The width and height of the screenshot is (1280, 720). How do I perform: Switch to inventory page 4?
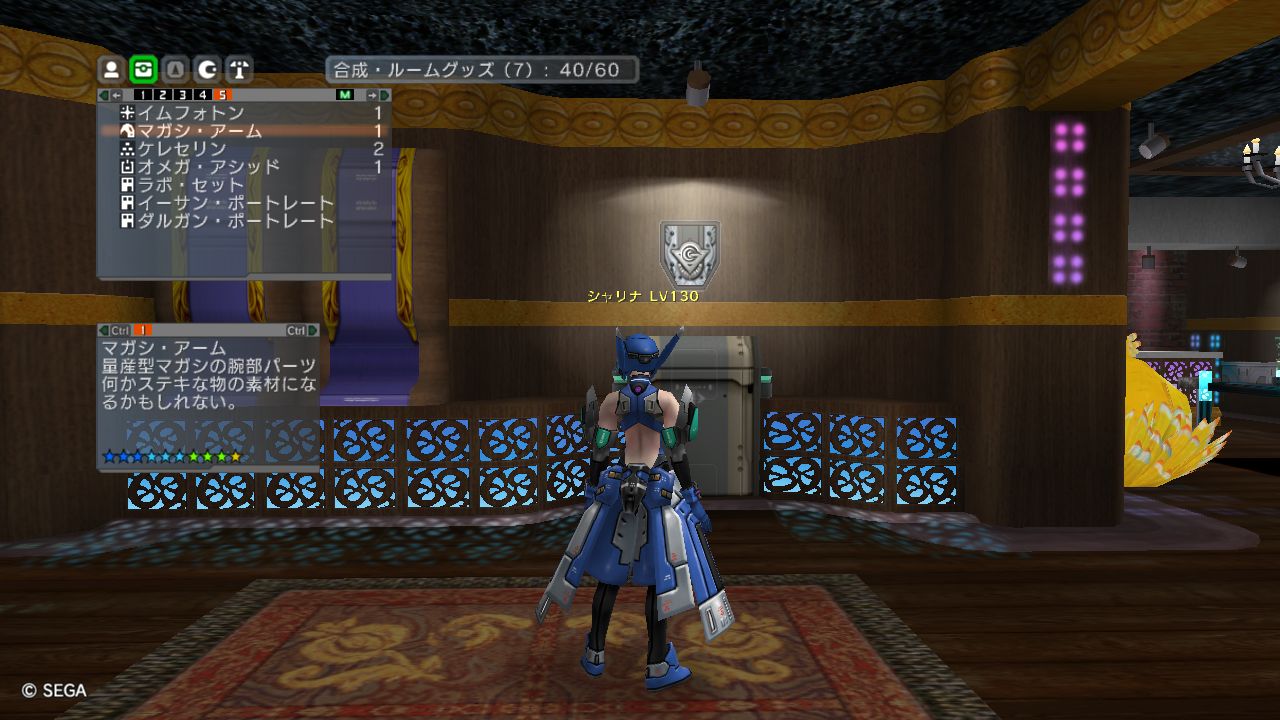point(203,95)
